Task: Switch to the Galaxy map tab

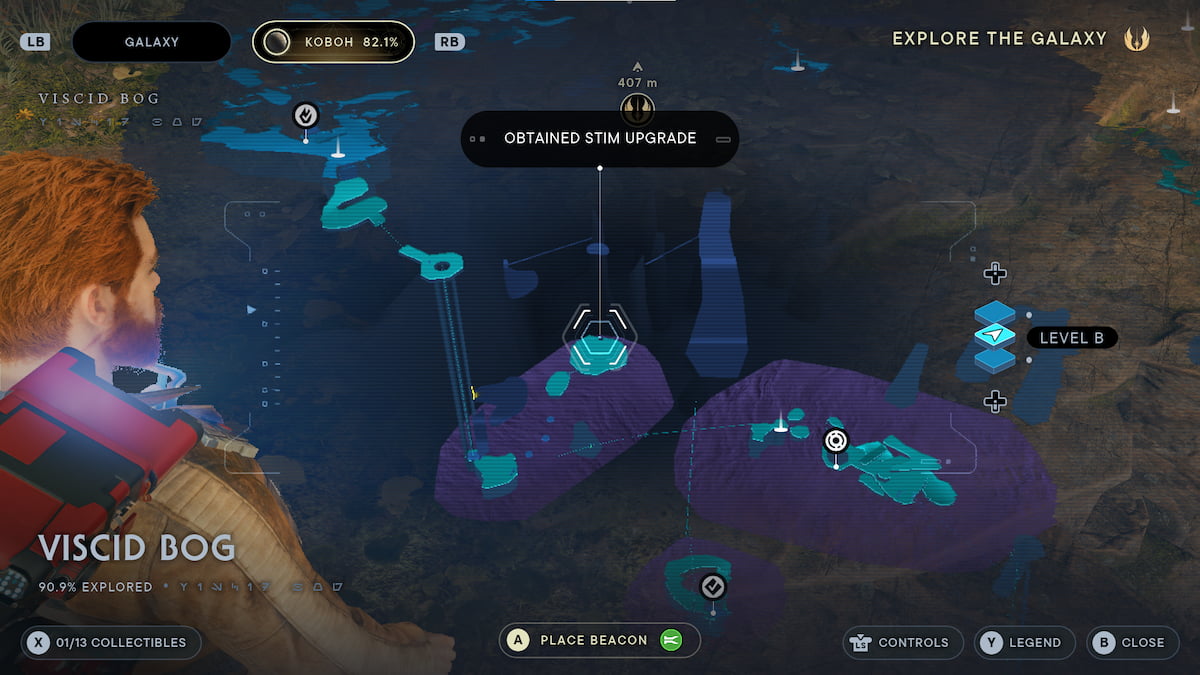Action: [x=151, y=42]
